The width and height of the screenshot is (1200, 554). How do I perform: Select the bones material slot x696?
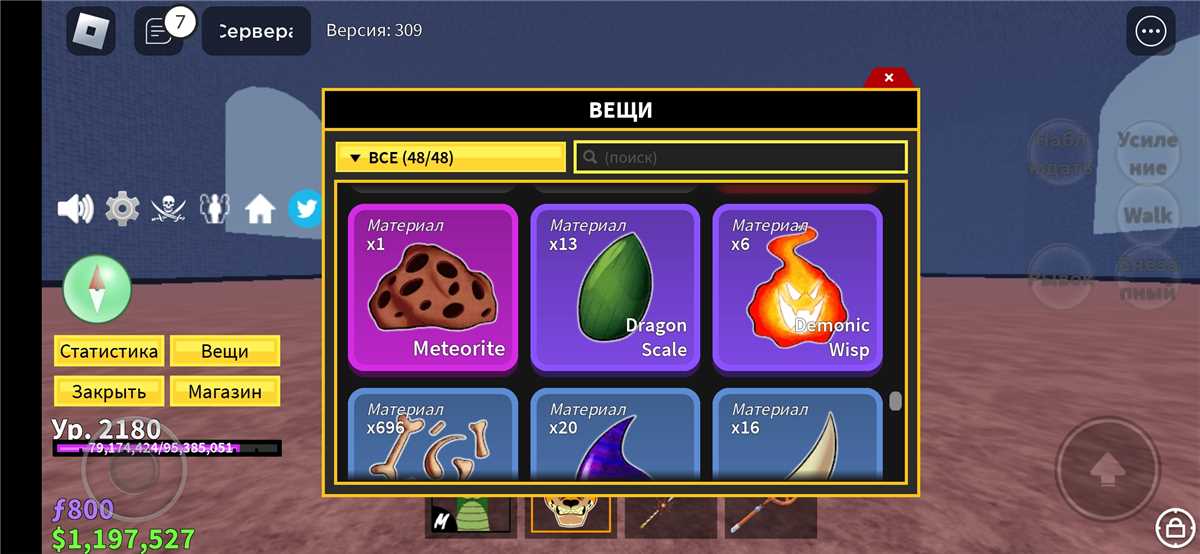(x=433, y=435)
